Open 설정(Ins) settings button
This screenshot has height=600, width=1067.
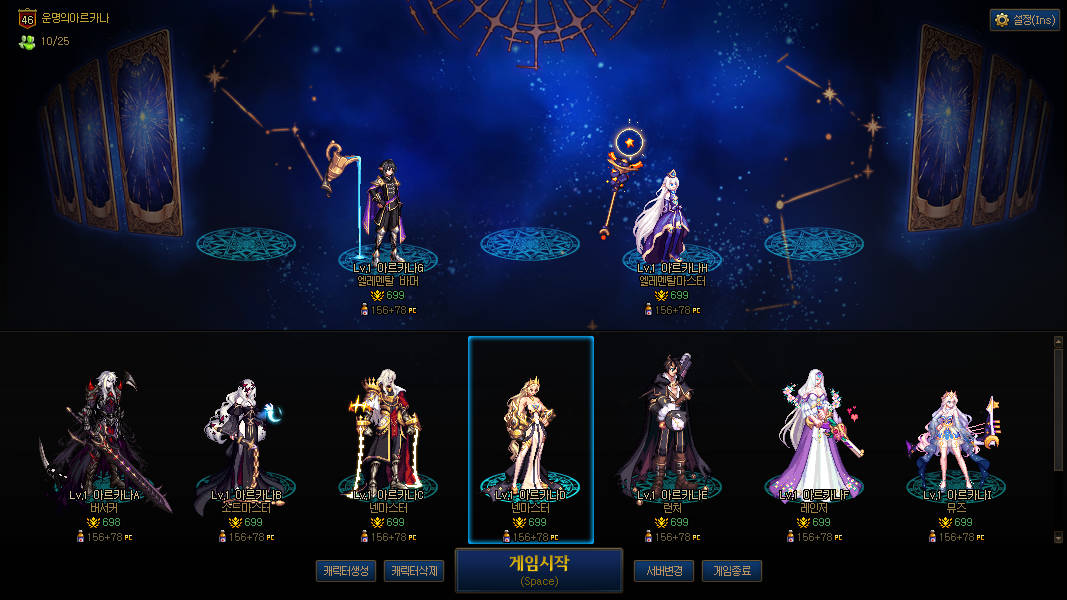click(x=1024, y=20)
